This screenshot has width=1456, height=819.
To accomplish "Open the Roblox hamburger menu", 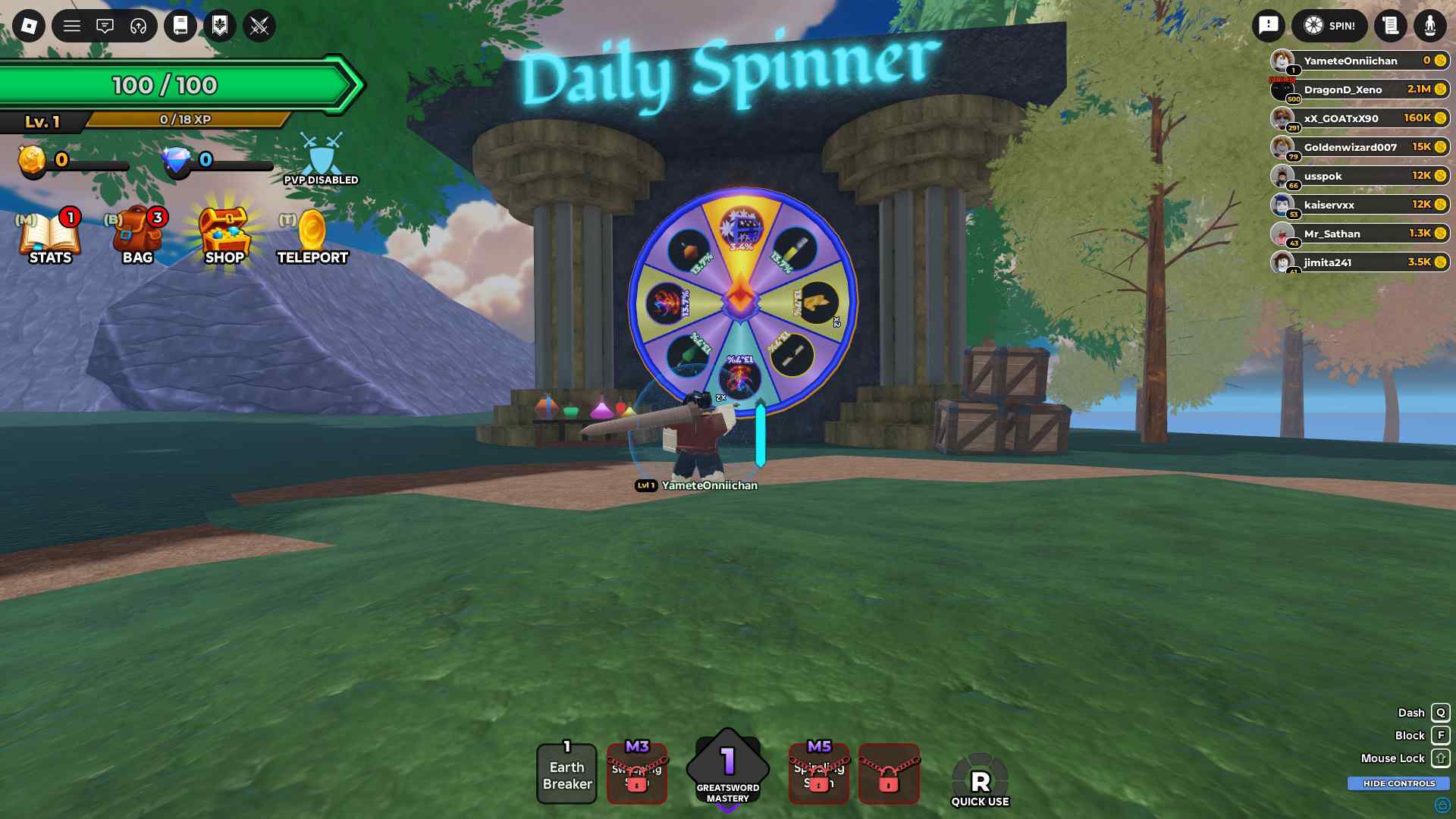I will tap(73, 26).
